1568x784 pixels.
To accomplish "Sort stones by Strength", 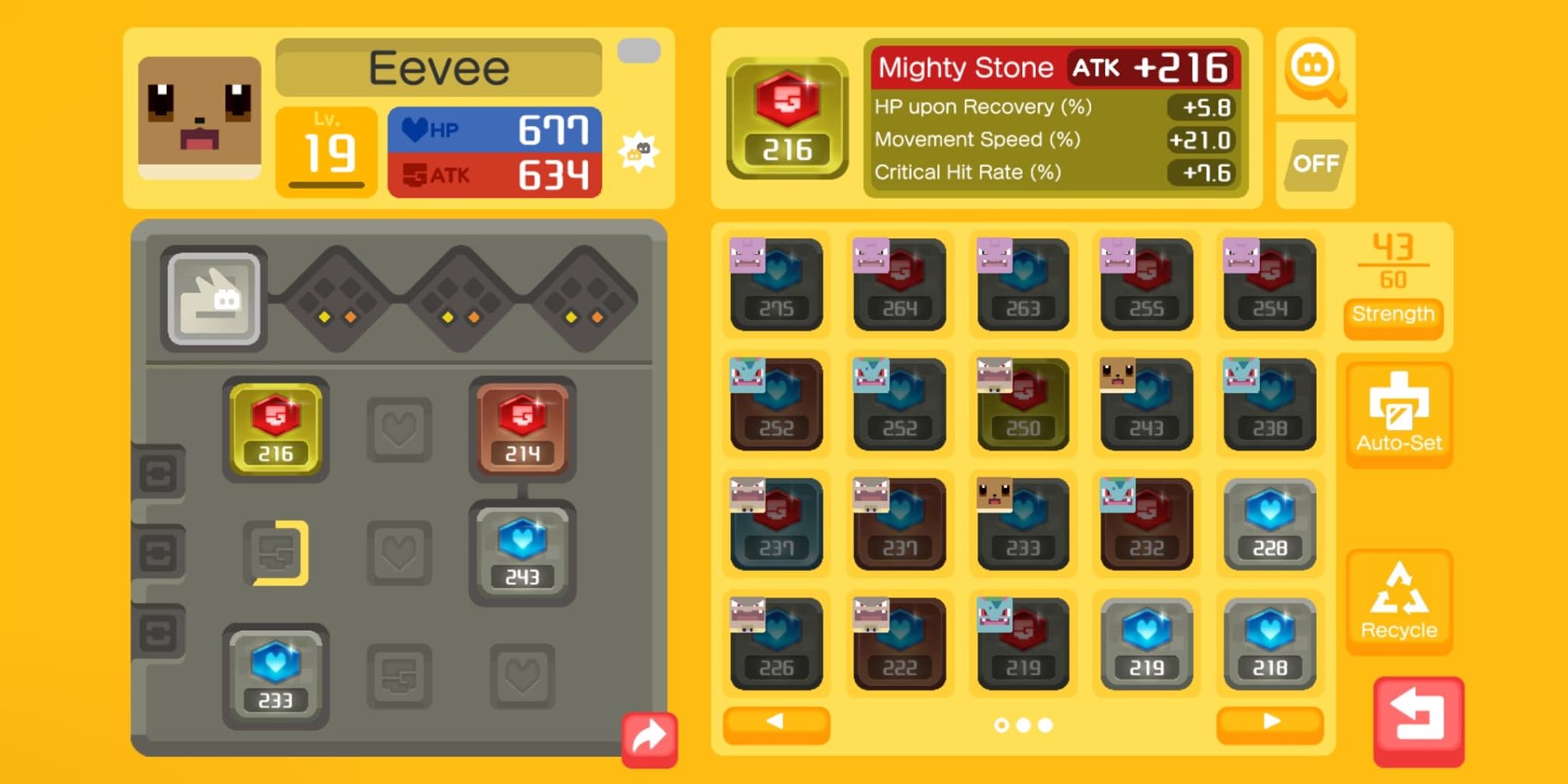I will (x=1393, y=315).
